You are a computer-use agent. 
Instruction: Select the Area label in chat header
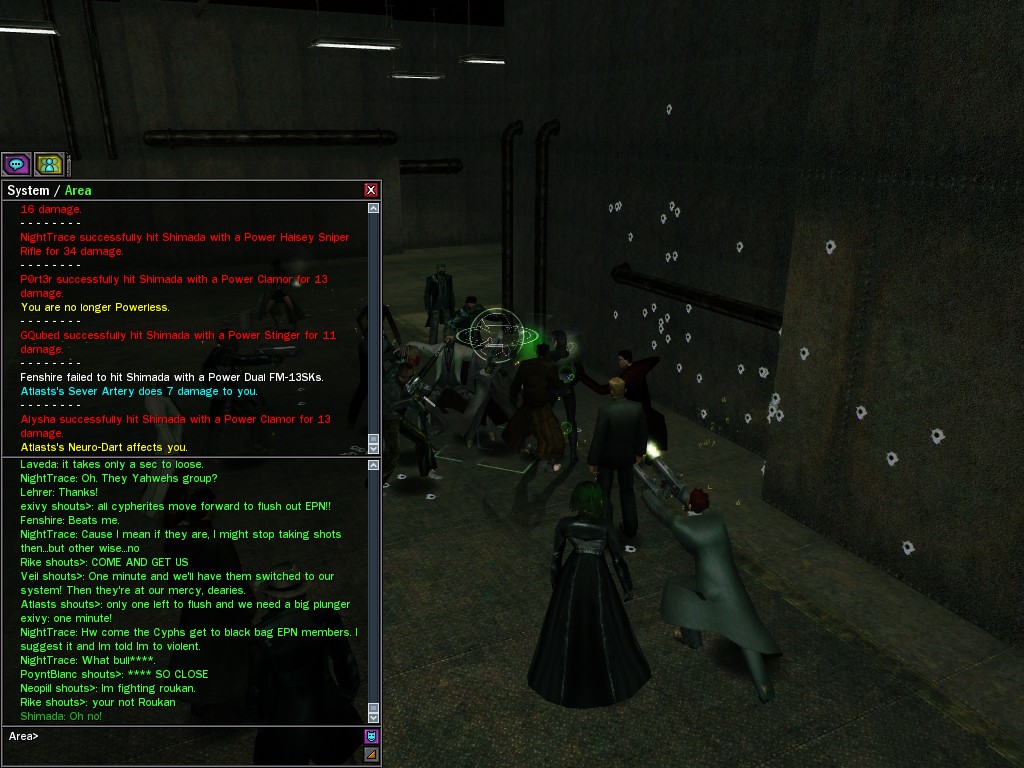click(78, 190)
